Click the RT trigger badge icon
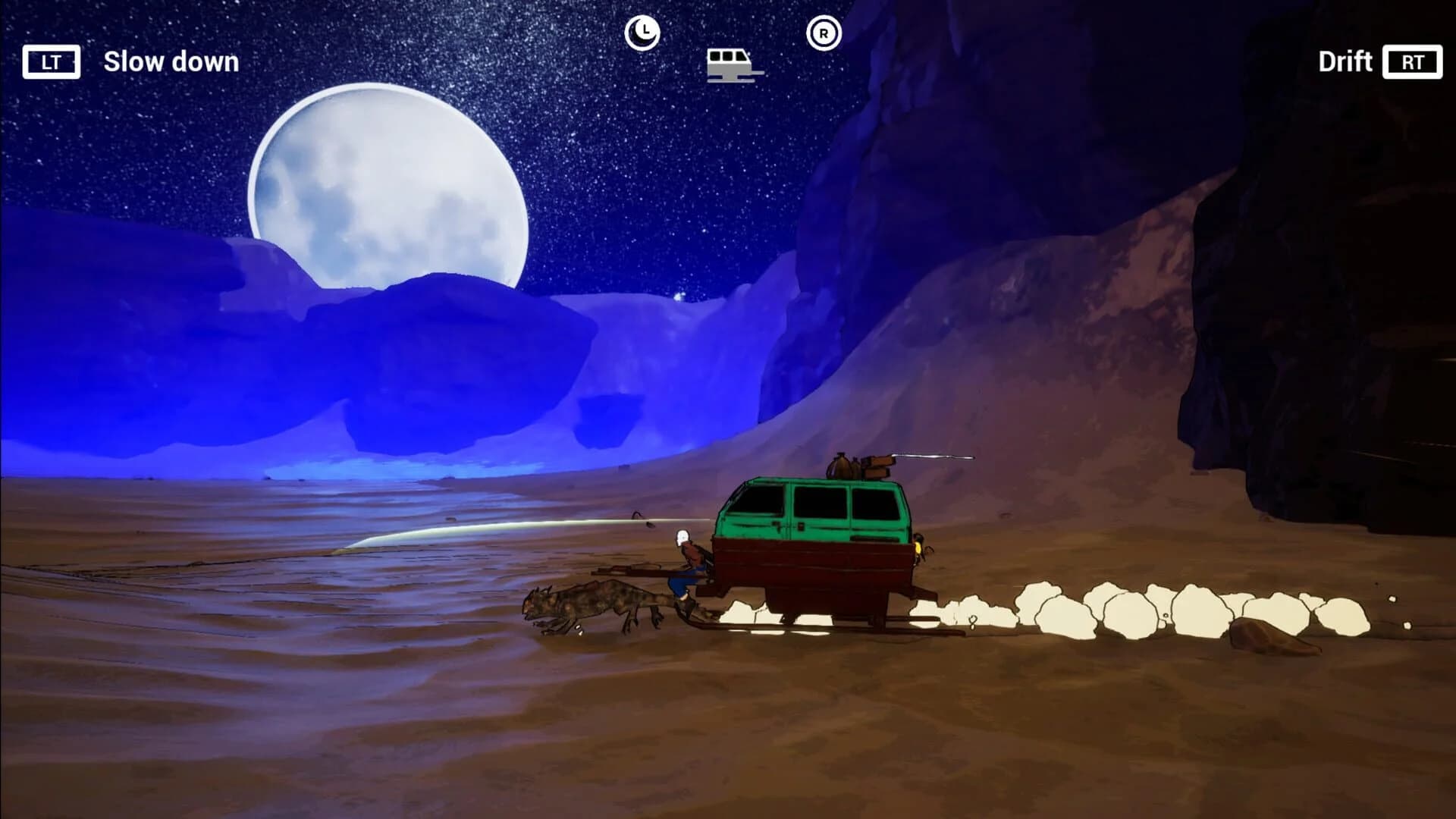Viewport: 1456px width, 819px height. point(1412,62)
